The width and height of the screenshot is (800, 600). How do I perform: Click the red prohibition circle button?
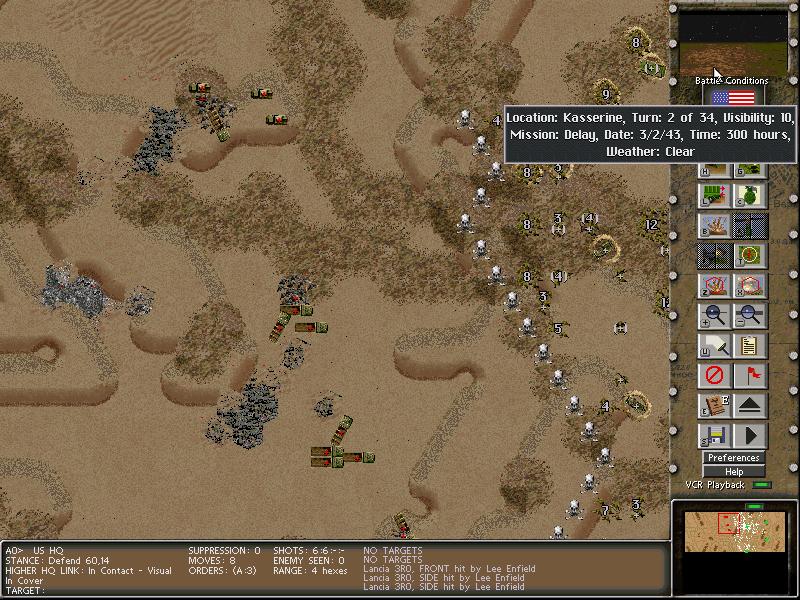713,376
